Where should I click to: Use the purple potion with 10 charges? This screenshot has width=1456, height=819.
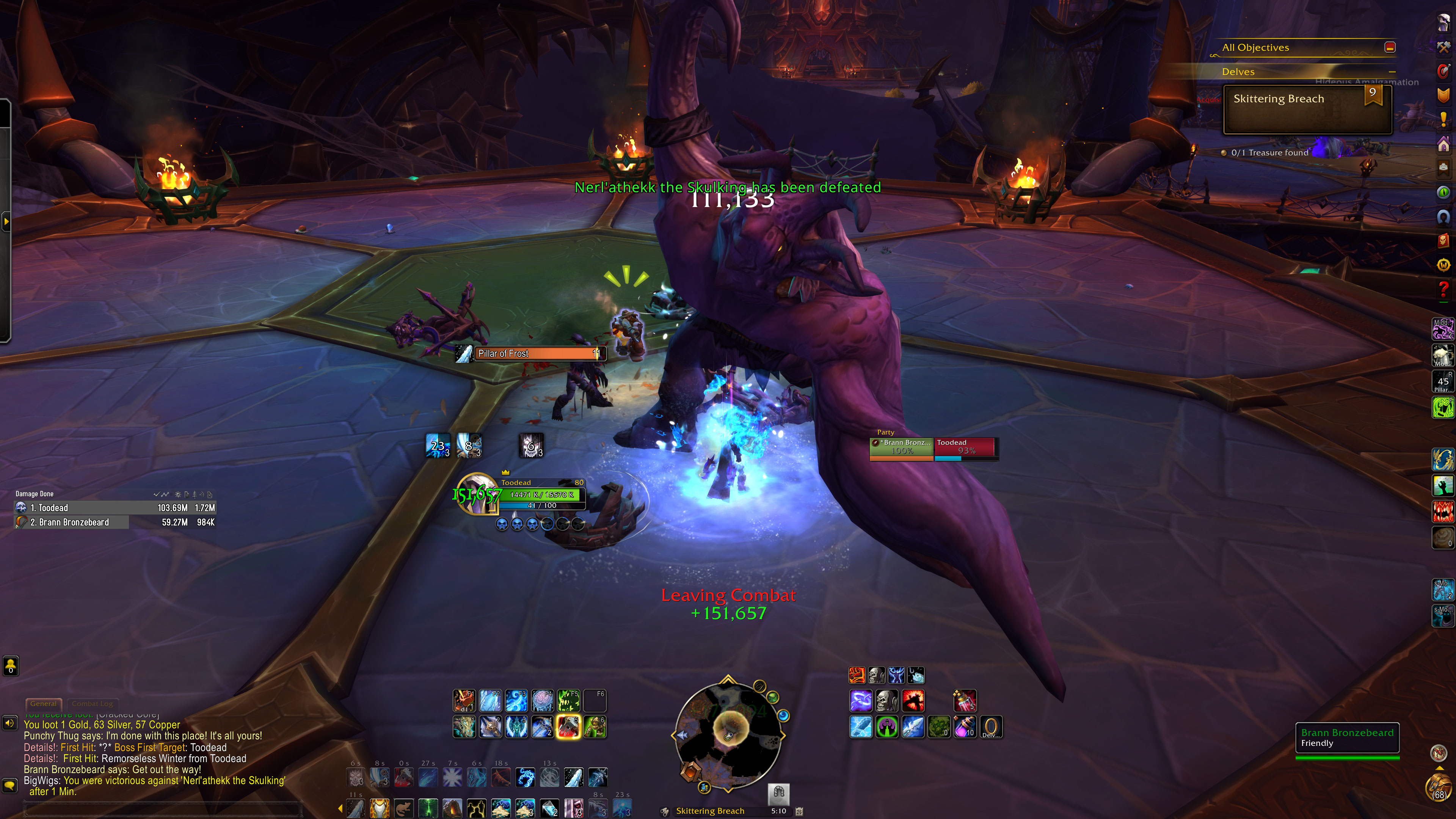[x=965, y=727]
